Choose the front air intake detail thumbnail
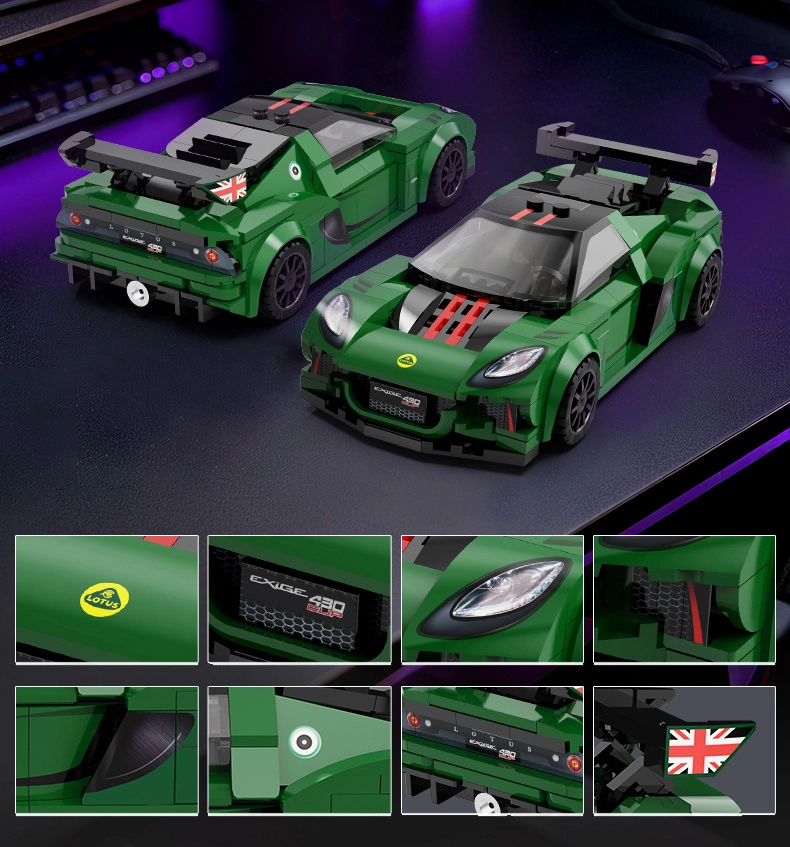This screenshot has width=790, height=847. point(684,599)
